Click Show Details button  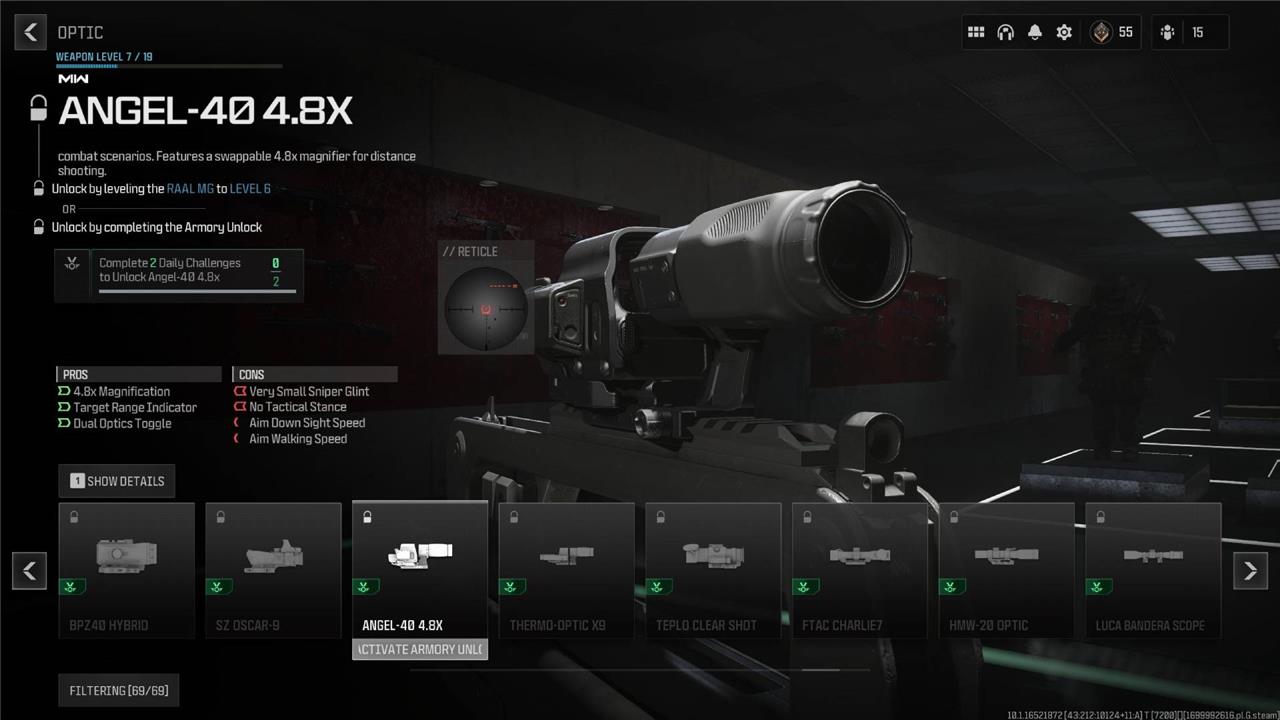coord(117,481)
